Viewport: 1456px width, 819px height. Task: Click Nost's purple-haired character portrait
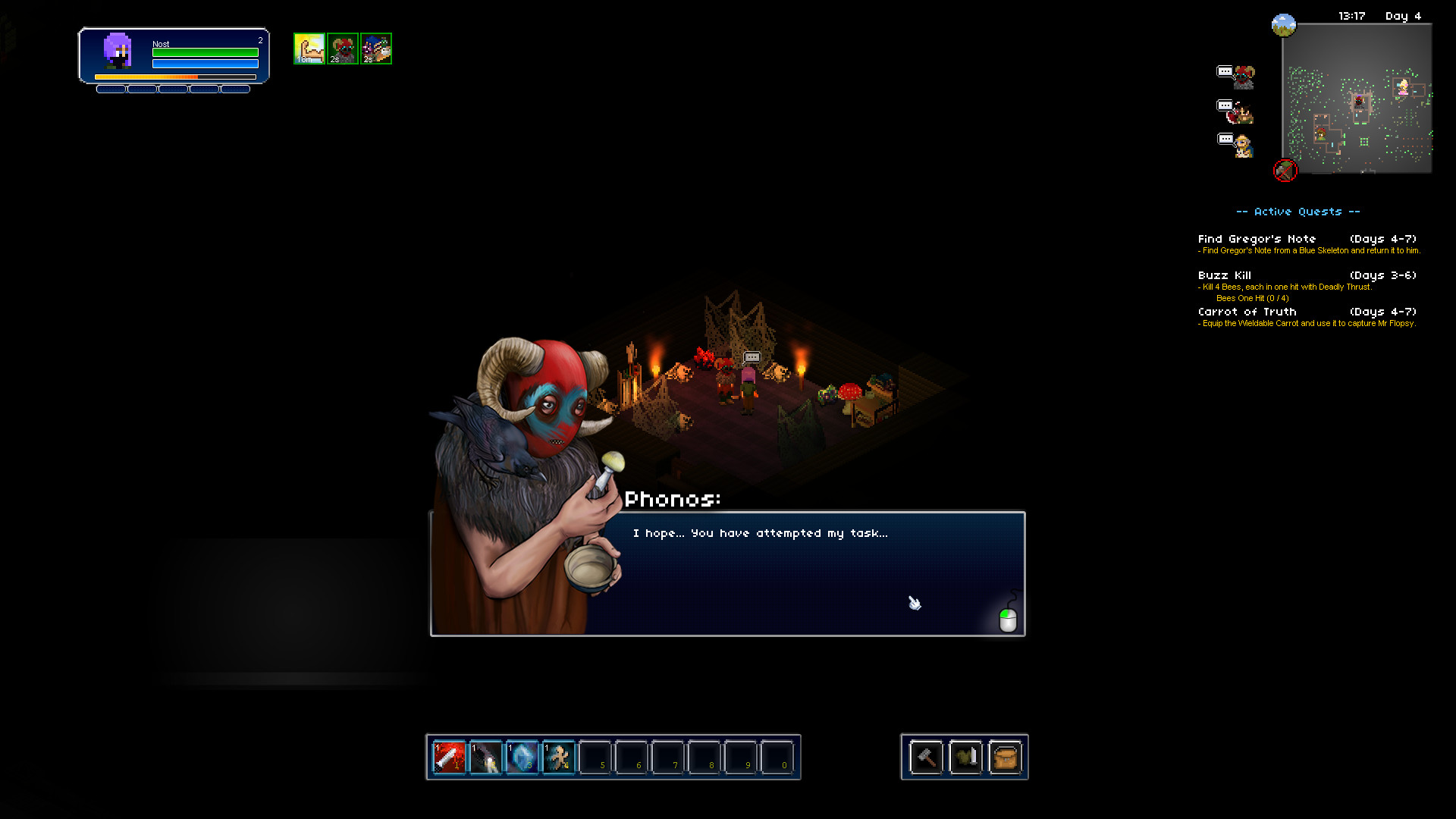(x=118, y=52)
